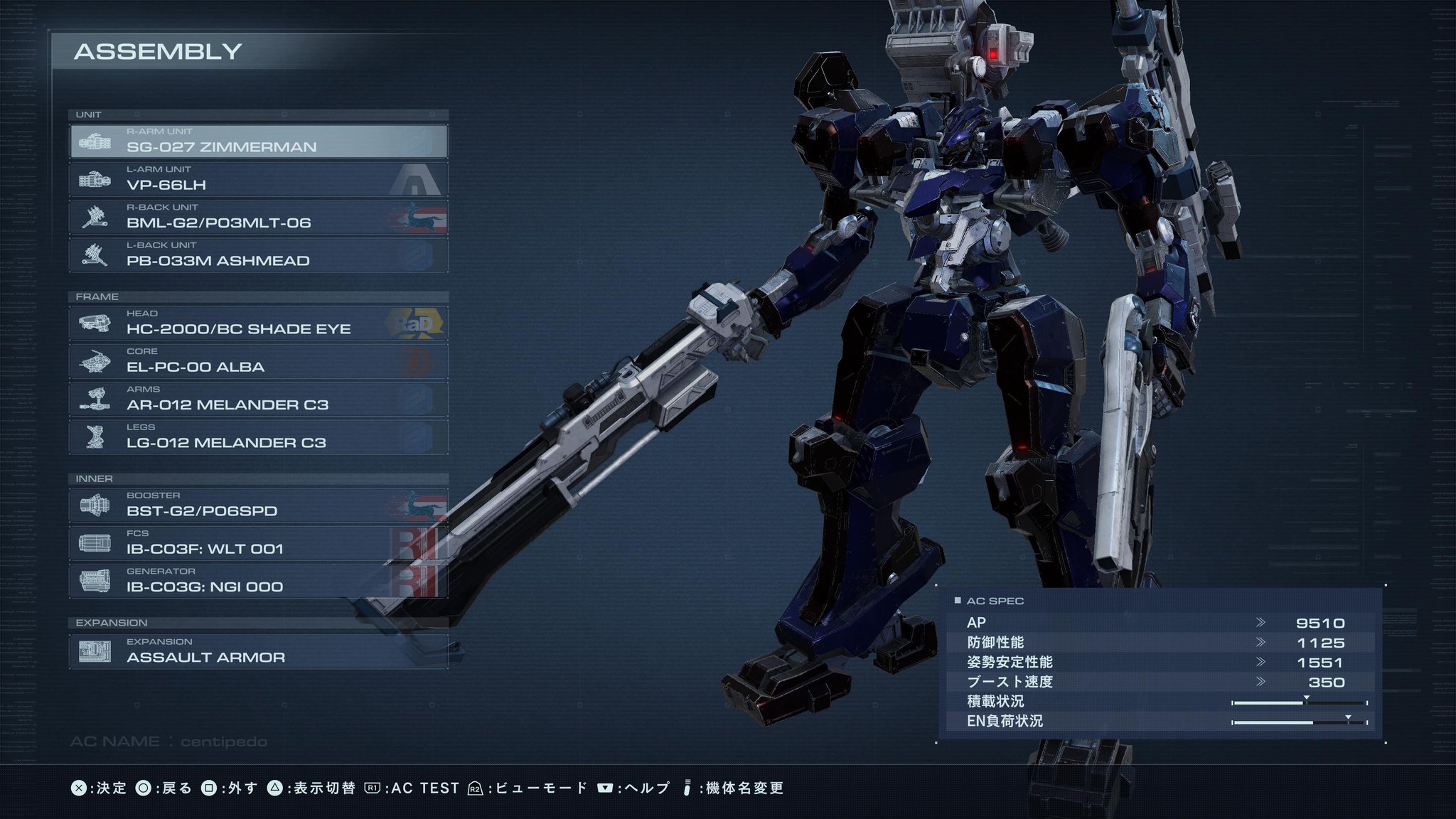Open the IB-C03F: WLT 001 FCS slot
1456x819 pixels.
258,543
